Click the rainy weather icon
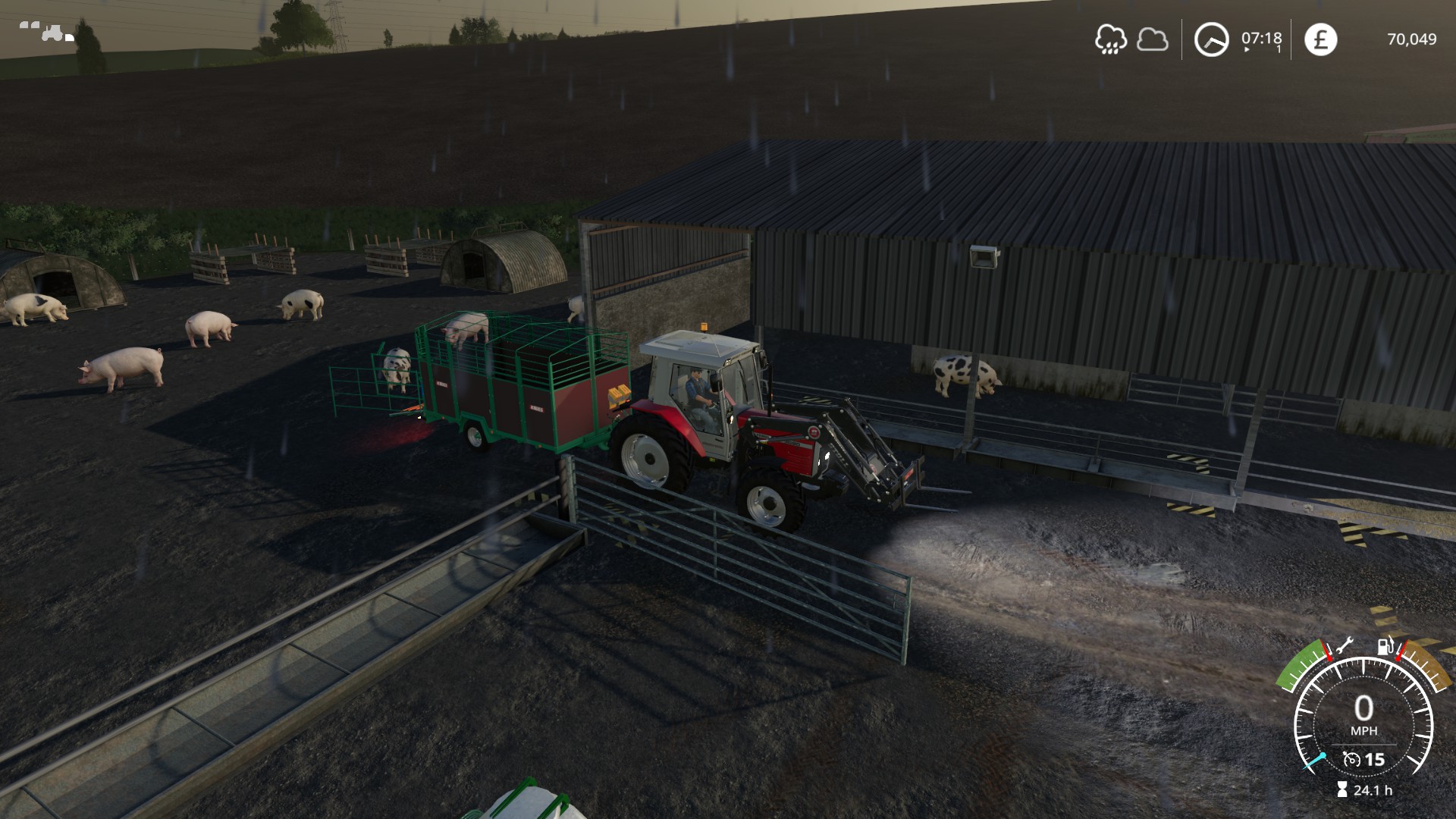This screenshot has height=819, width=1456. [1110, 39]
